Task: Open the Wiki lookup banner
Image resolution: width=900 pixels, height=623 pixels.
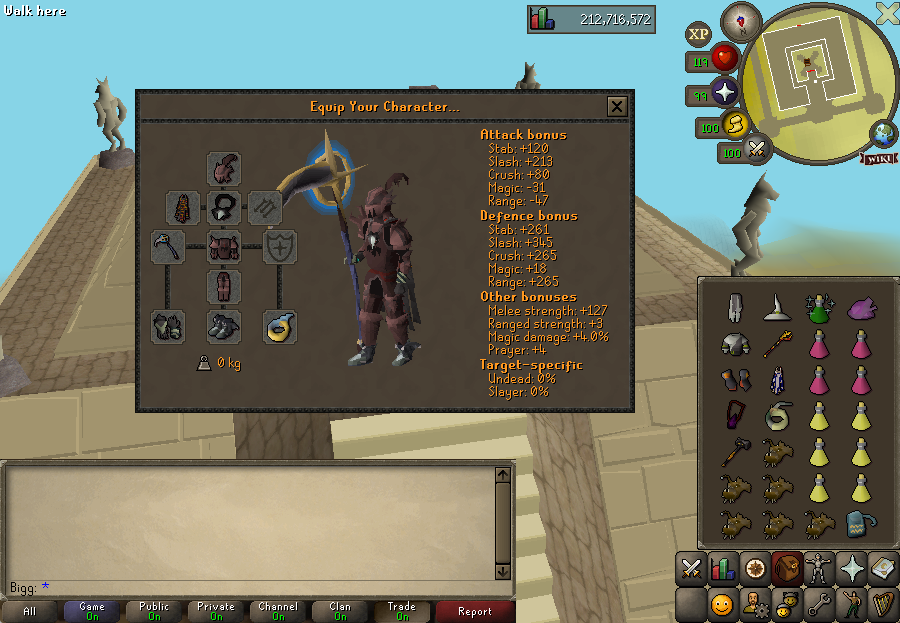Action: click(x=878, y=159)
